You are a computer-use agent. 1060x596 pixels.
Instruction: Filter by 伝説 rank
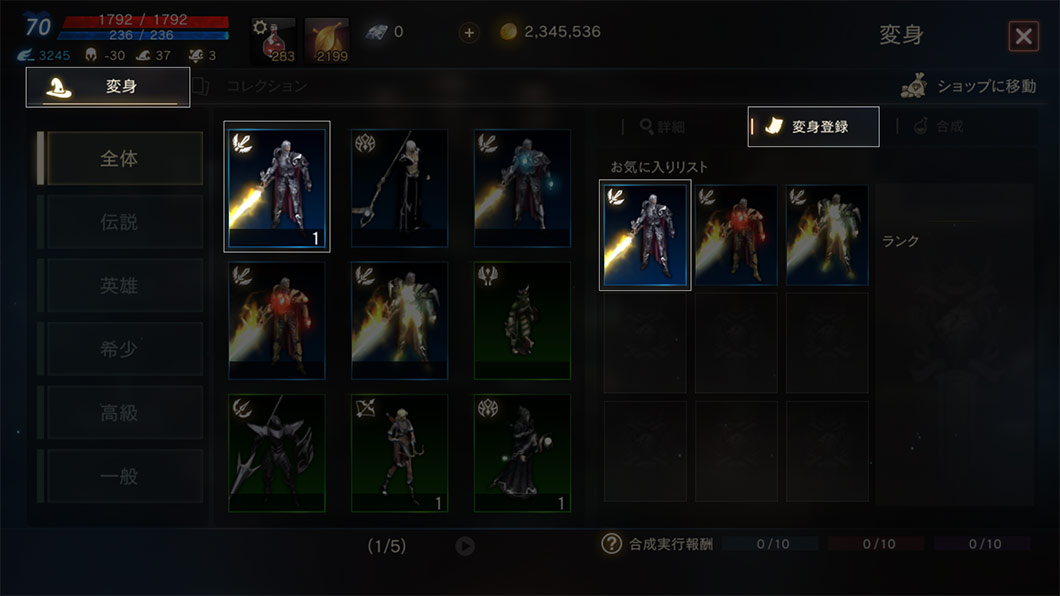(120, 222)
